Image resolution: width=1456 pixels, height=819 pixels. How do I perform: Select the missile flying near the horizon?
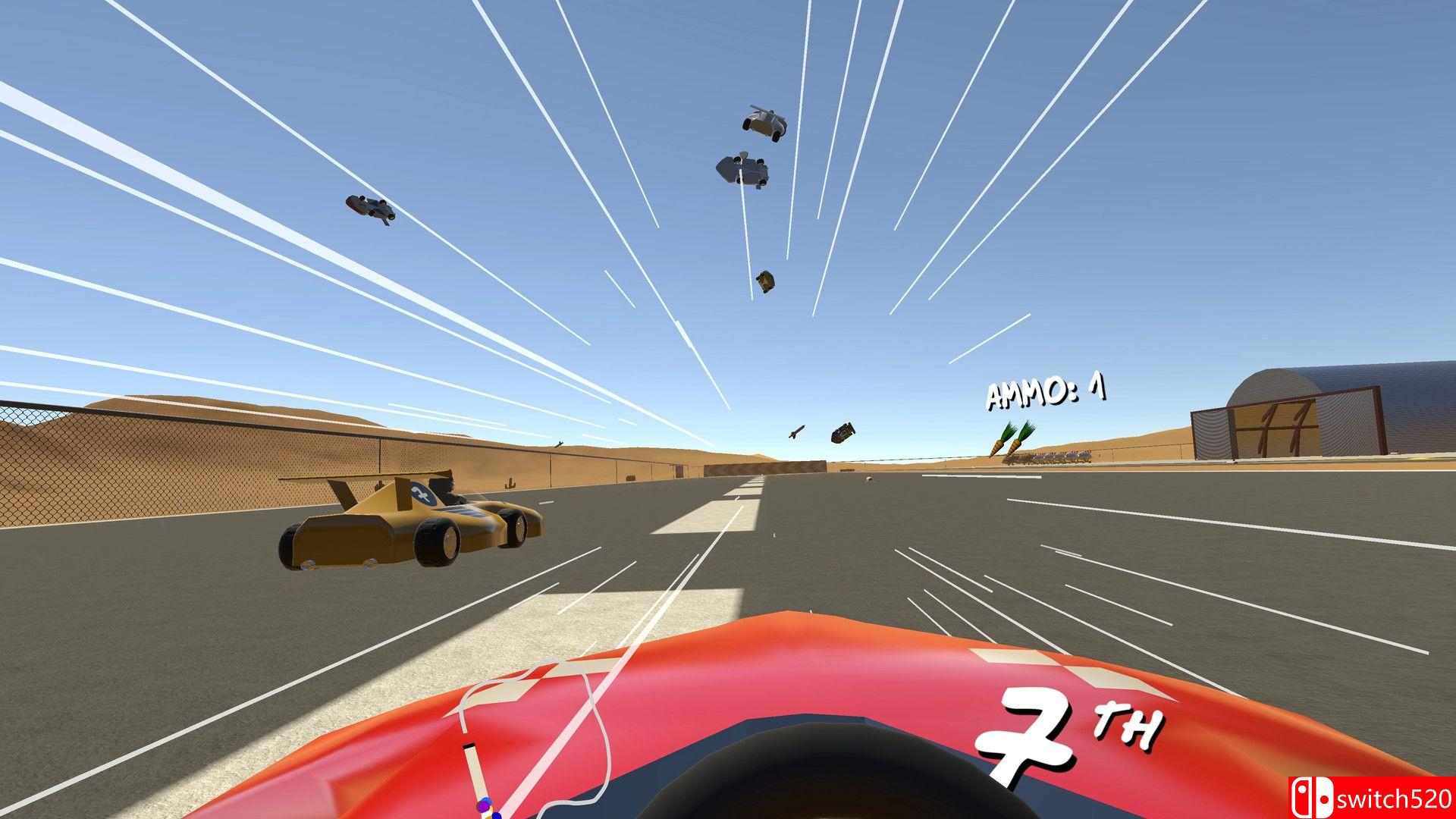click(796, 432)
